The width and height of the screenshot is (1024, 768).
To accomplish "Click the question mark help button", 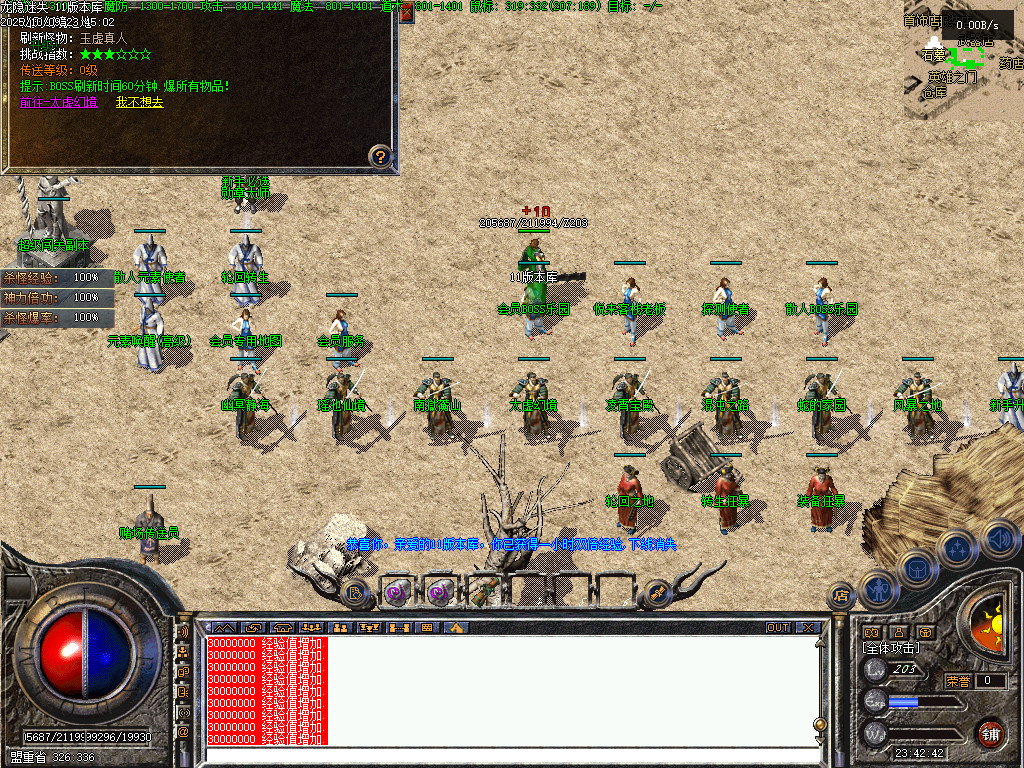I will (x=380, y=156).
